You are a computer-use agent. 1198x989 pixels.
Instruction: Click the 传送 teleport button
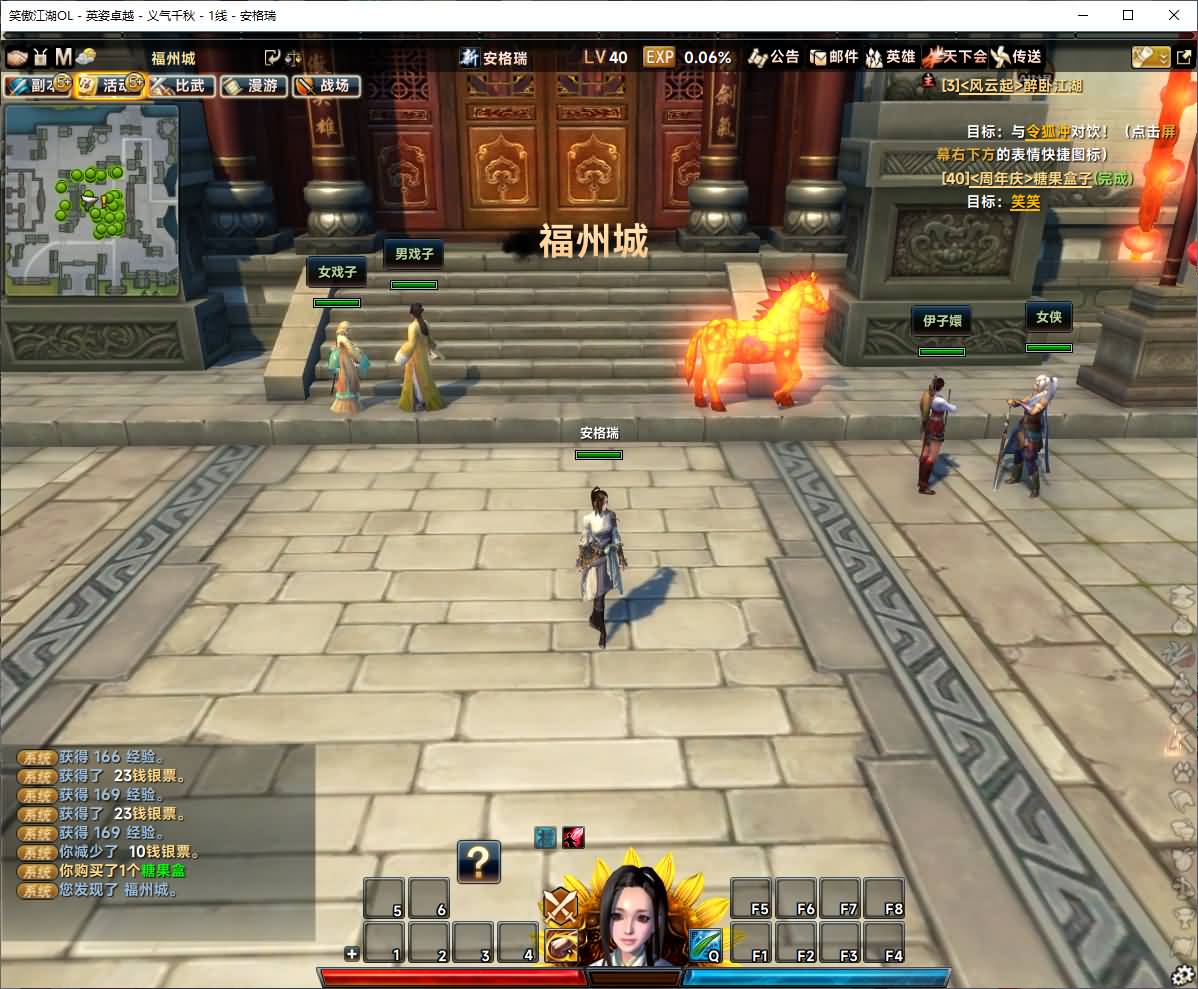[1017, 57]
